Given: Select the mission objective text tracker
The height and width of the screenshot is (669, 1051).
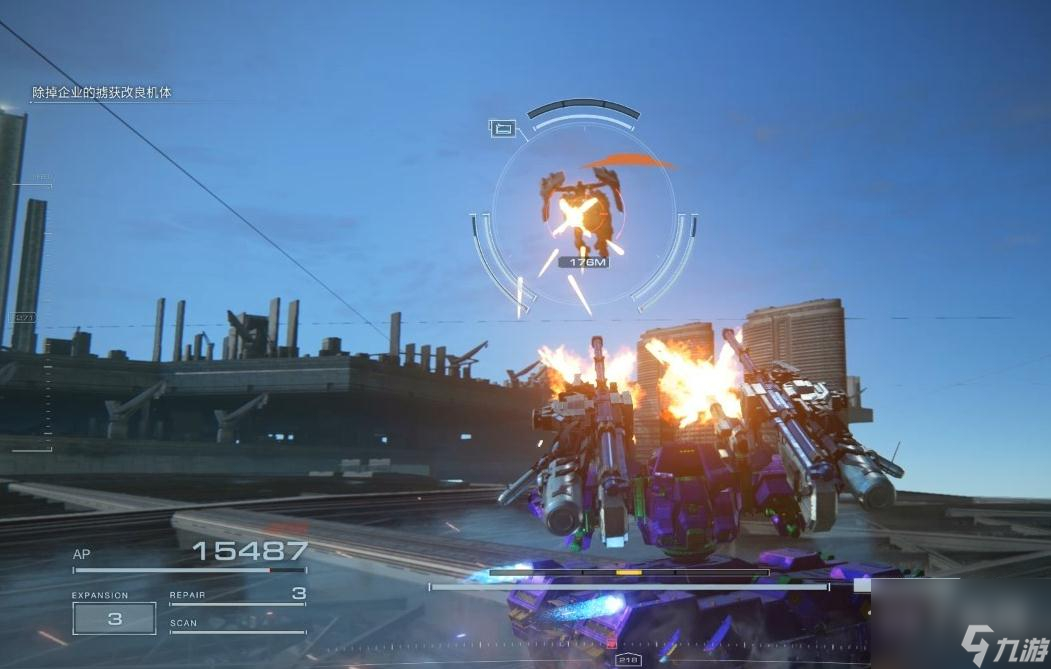Looking at the screenshot, I should click(x=102, y=93).
